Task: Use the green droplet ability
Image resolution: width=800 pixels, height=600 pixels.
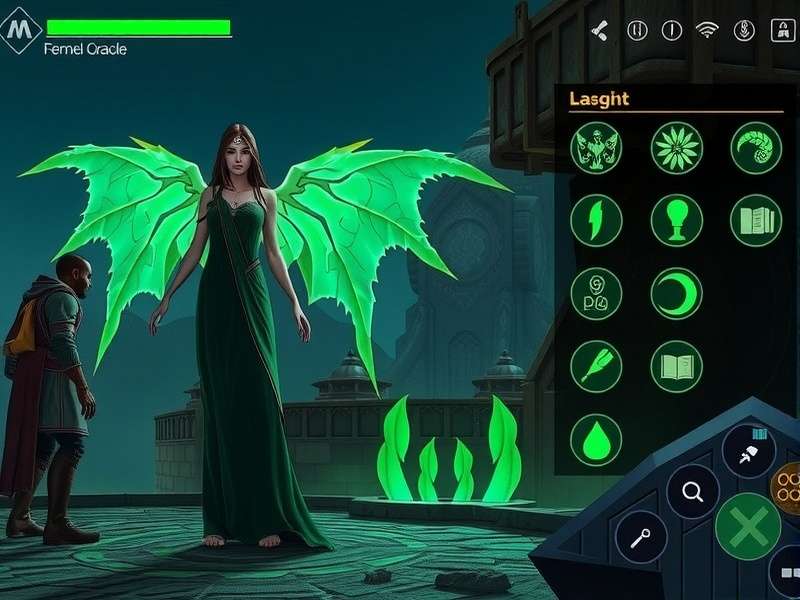Action: tap(596, 440)
